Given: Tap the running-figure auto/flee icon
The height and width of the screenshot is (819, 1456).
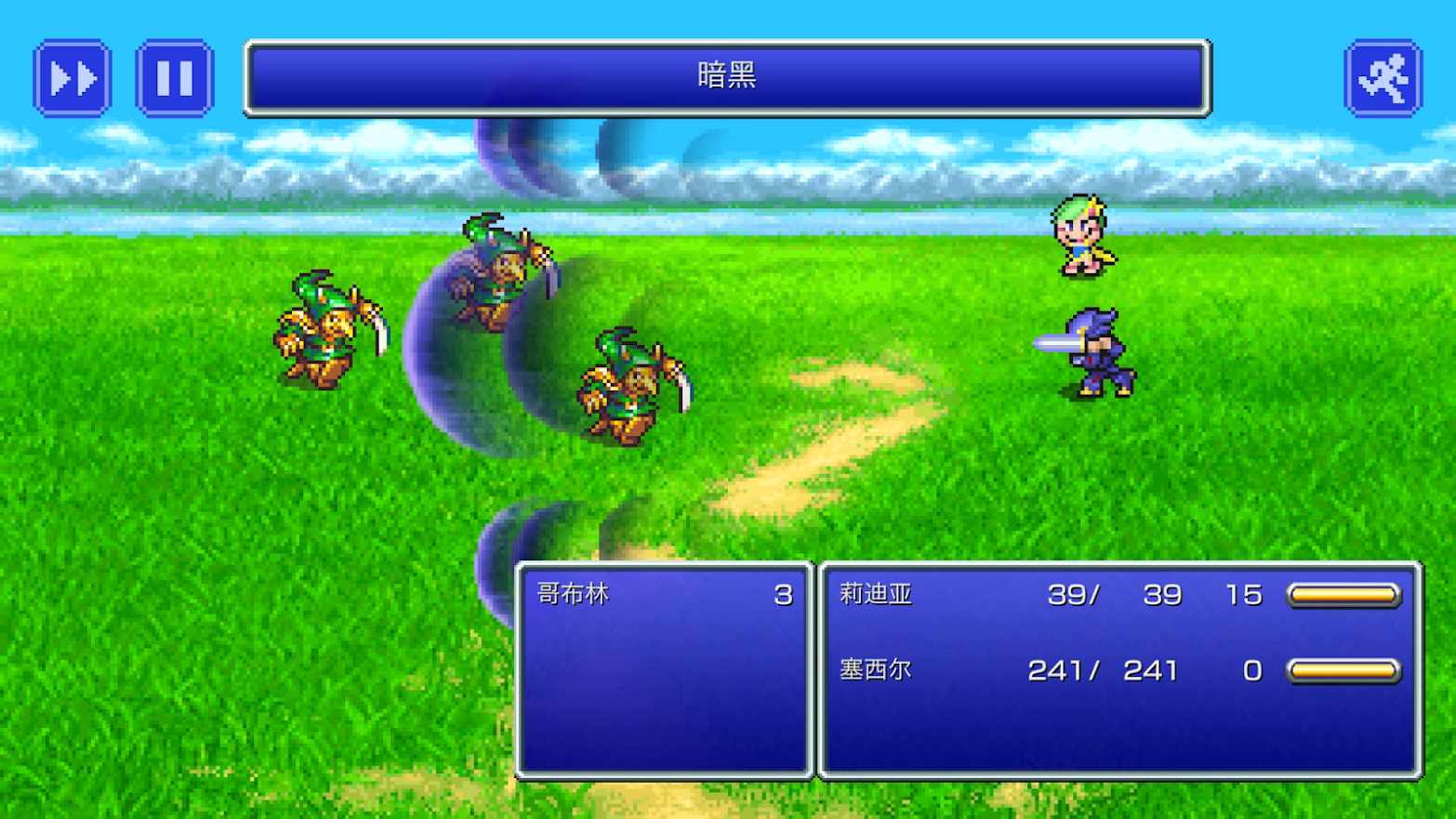Looking at the screenshot, I should pyautogui.click(x=1384, y=78).
